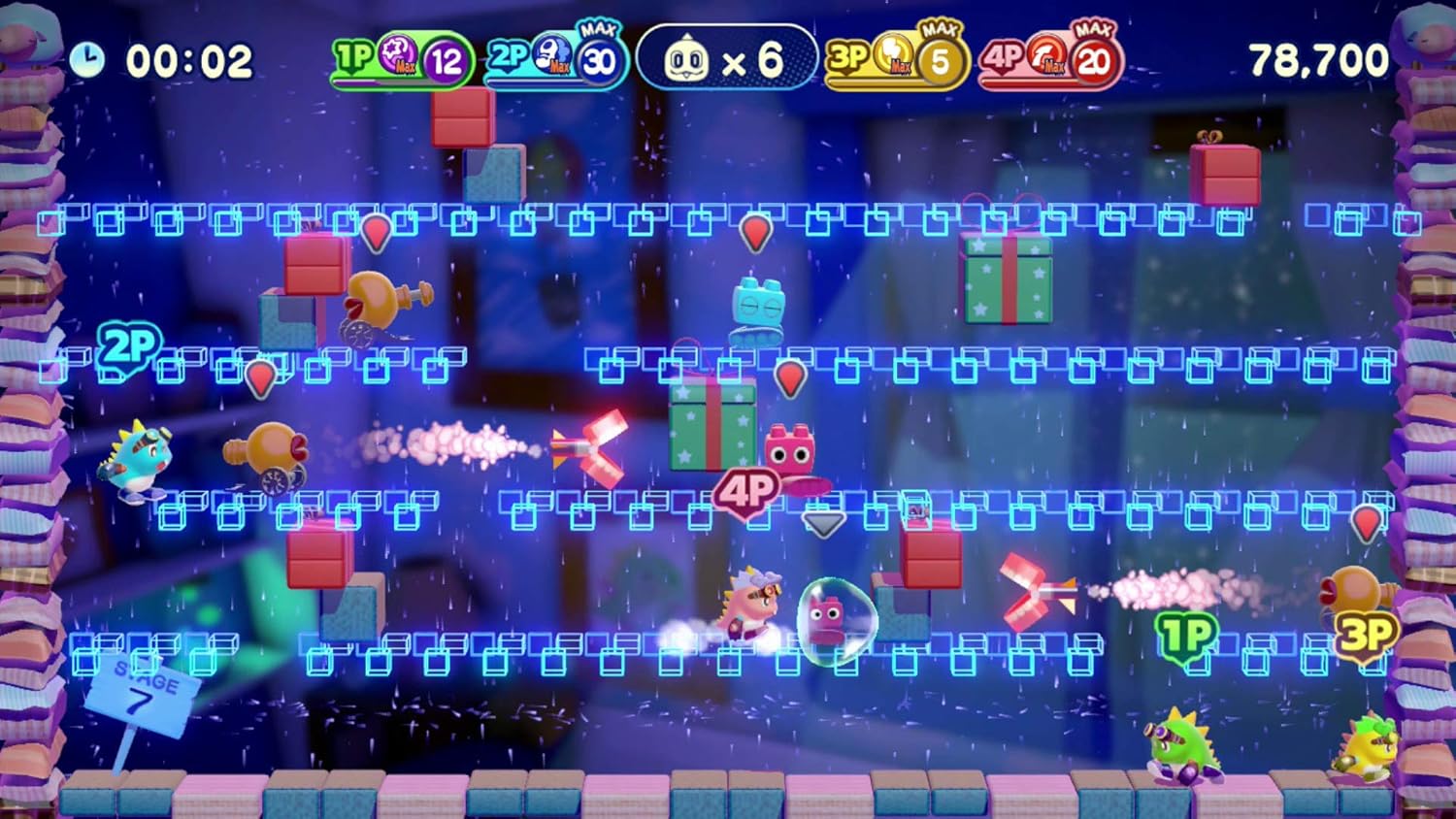Open the red marker on the right middle platform
Viewport: 1456px width, 819px height.
1369,522
